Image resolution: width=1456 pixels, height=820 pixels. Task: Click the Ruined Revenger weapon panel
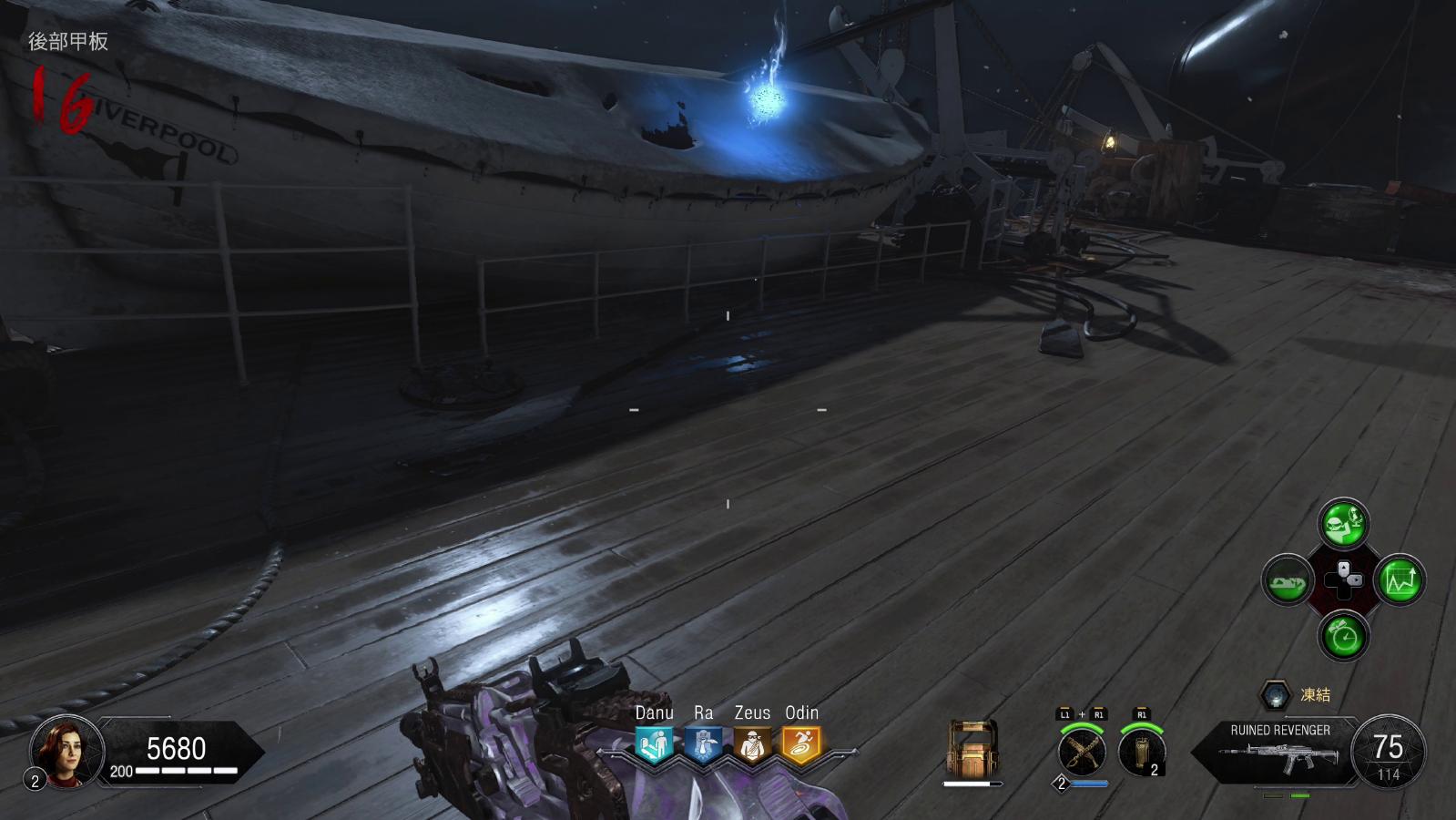tap(1279, 750)
